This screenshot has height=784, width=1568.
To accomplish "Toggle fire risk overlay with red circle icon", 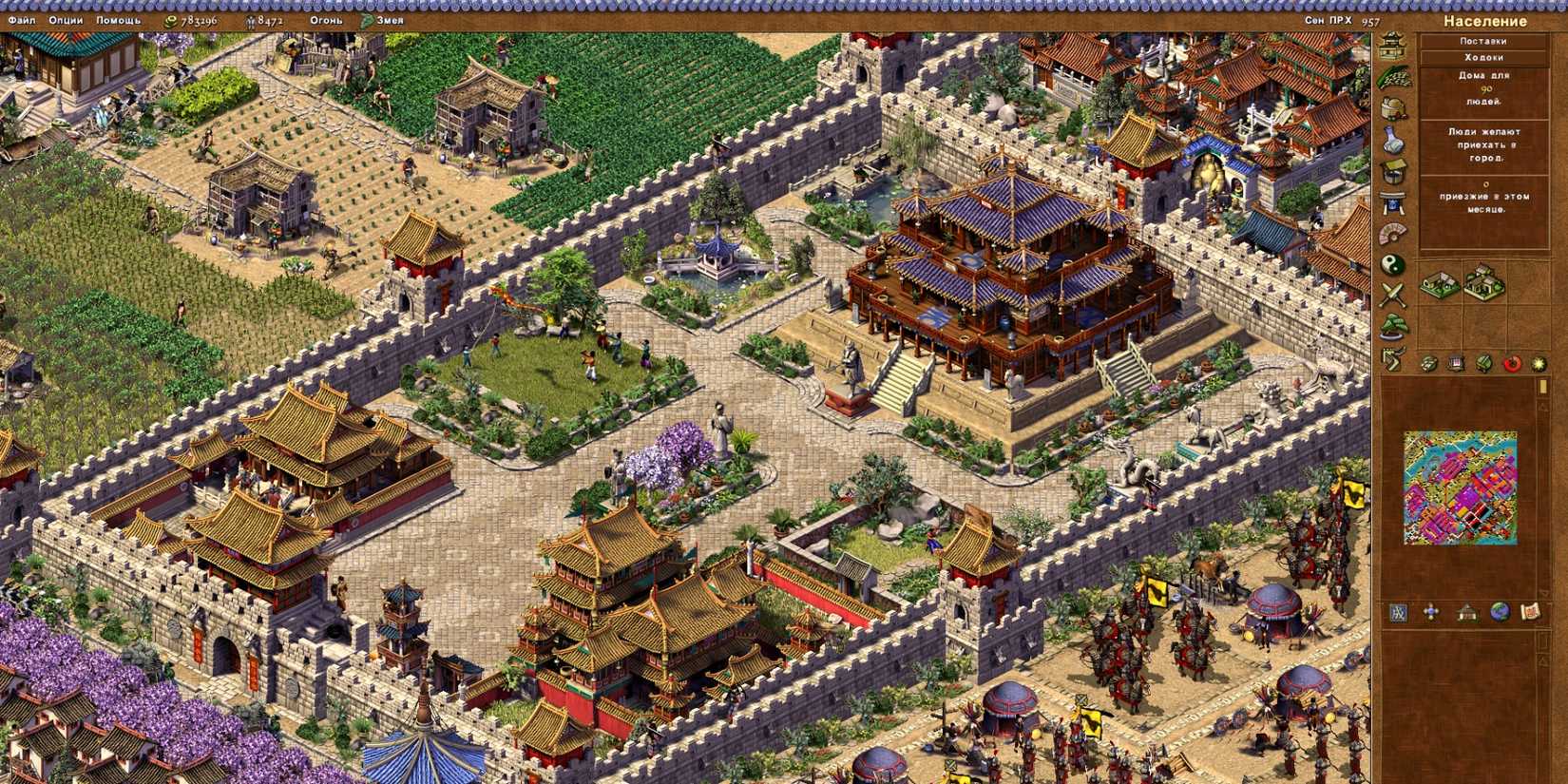I will click(1512, 362).
